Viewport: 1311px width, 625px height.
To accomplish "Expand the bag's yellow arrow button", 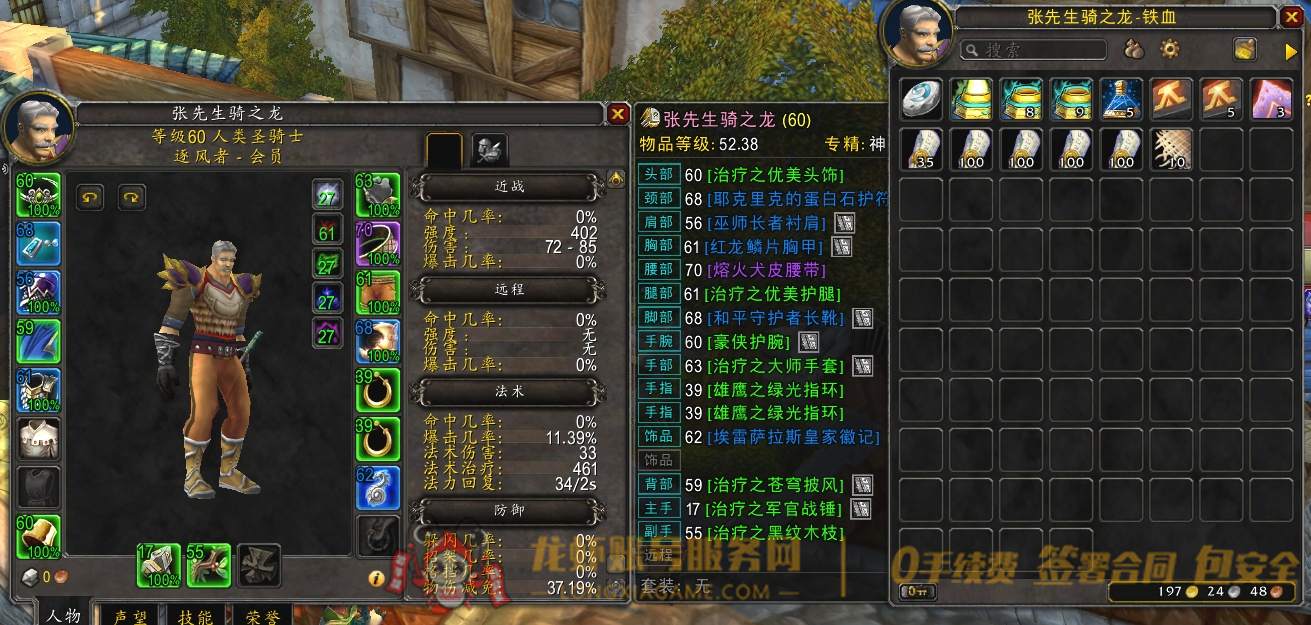I will [1290, 49].
